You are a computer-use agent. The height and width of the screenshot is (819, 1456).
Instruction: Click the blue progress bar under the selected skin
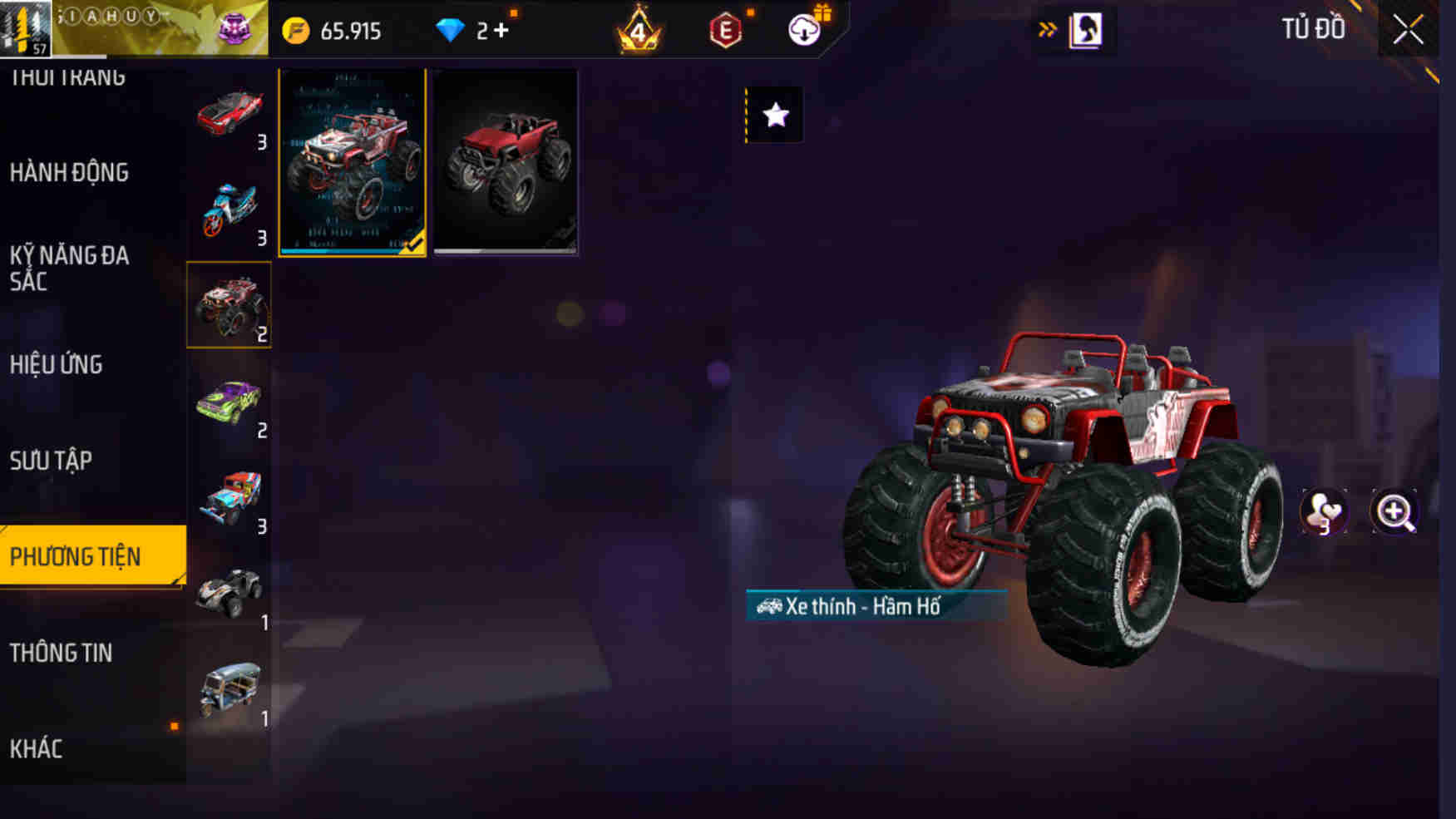[x=341, y=251]
